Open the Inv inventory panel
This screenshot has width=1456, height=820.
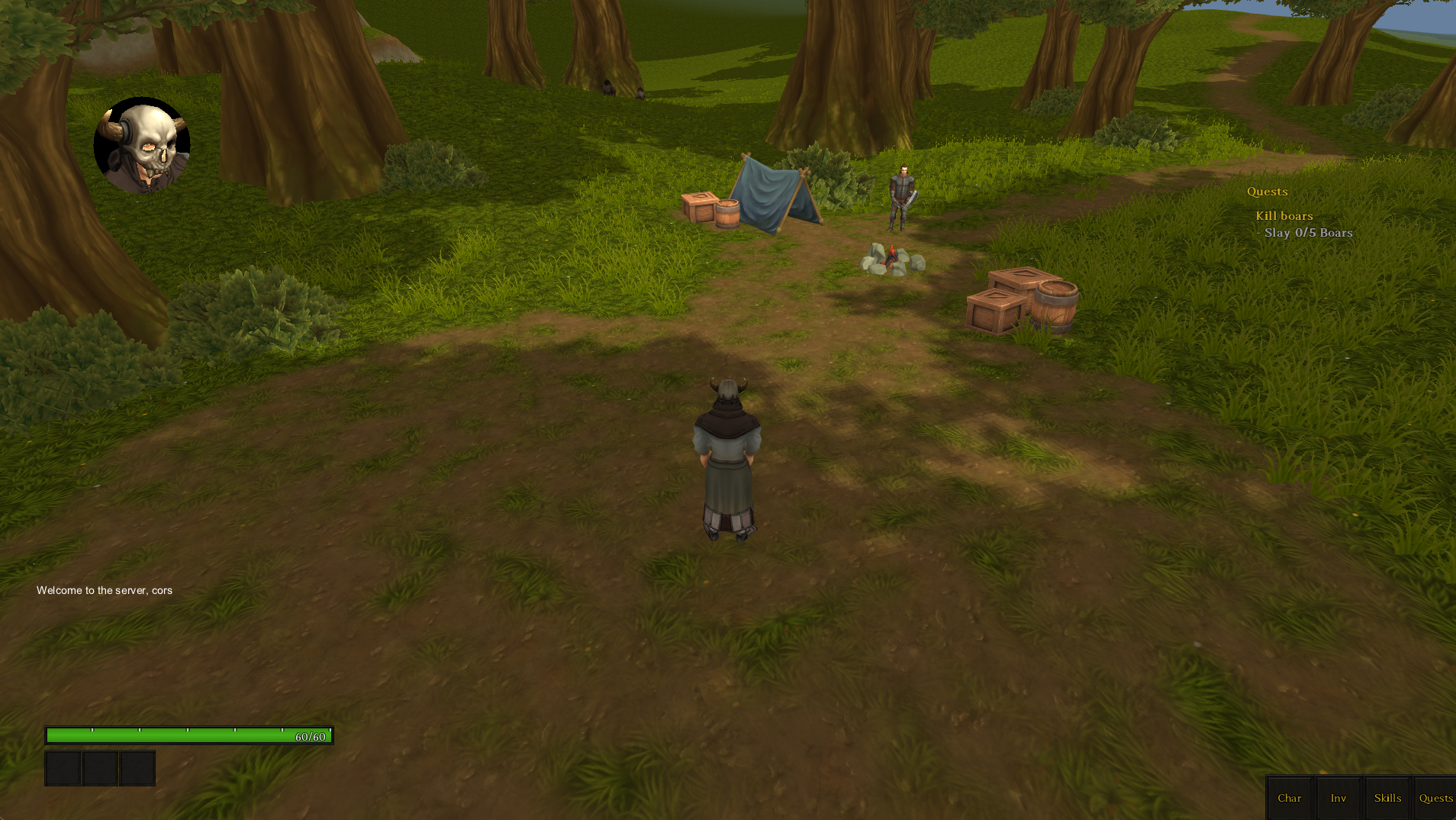[1338, 798]
